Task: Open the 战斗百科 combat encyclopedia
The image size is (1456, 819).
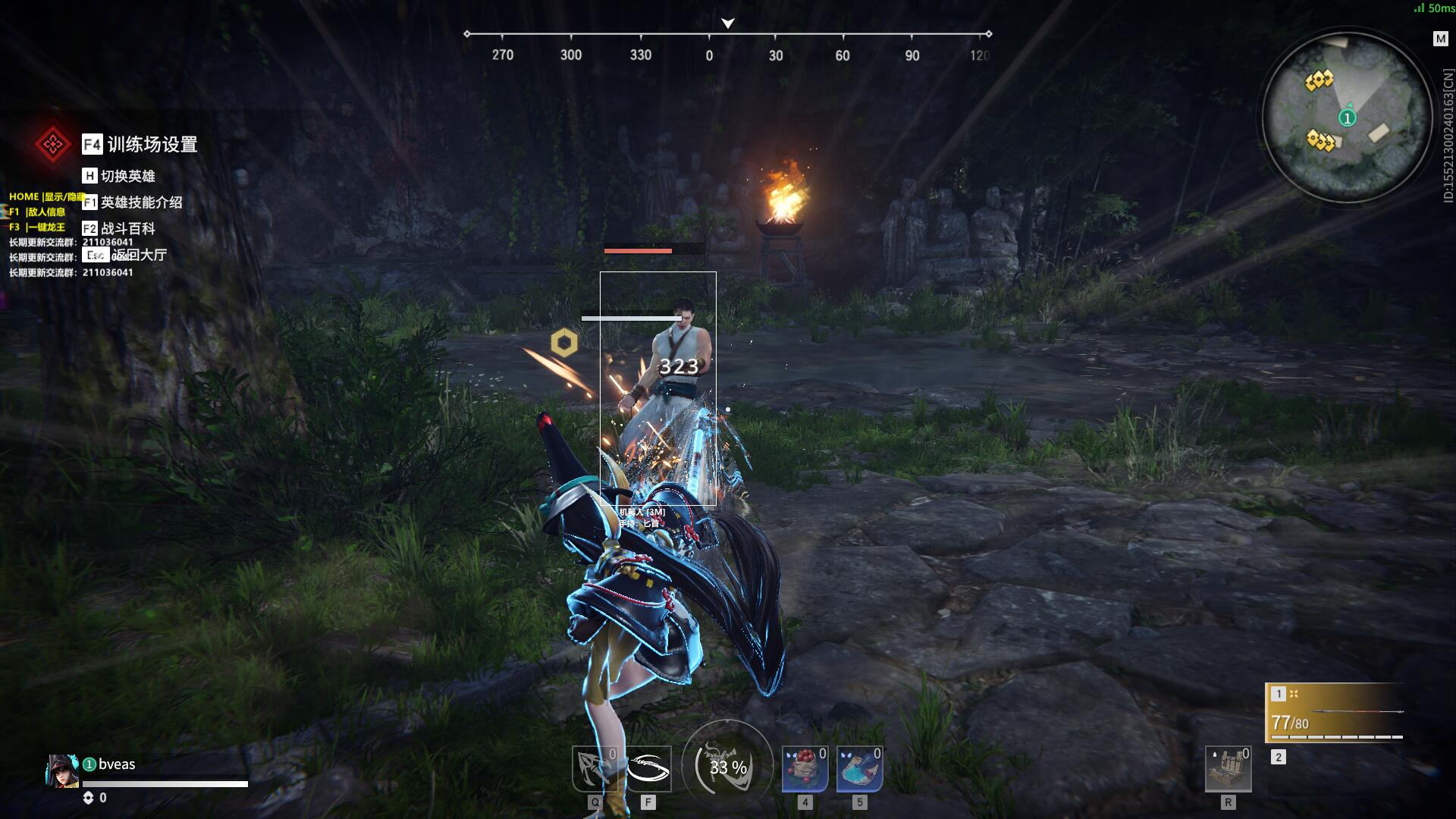Action: (127, 228)
